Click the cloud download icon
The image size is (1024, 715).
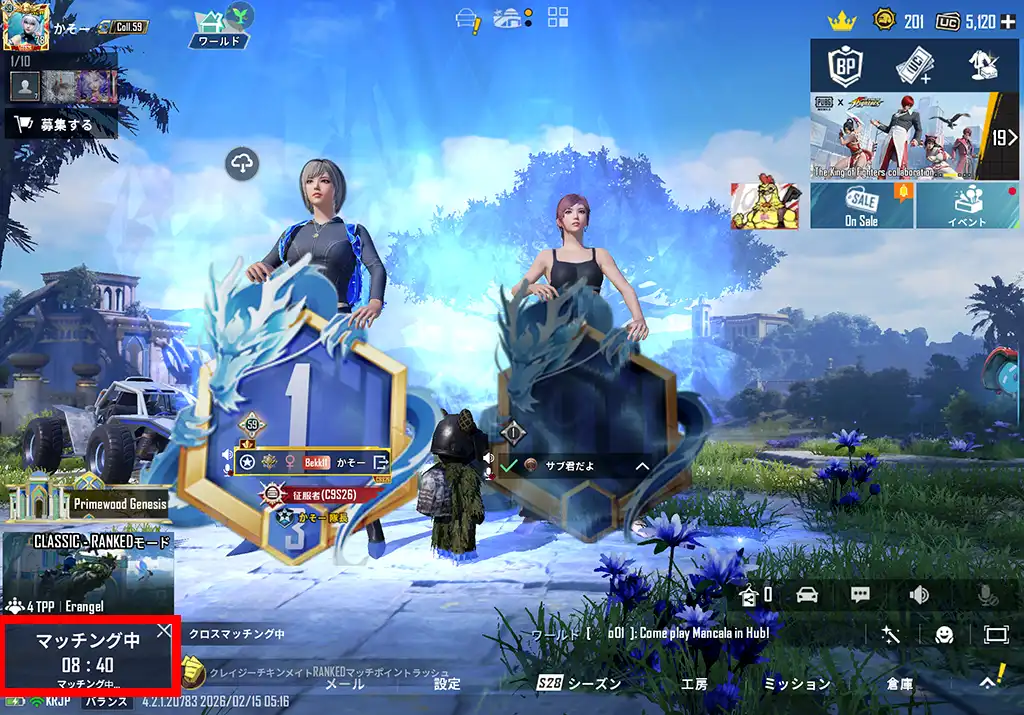click(243, 163)
